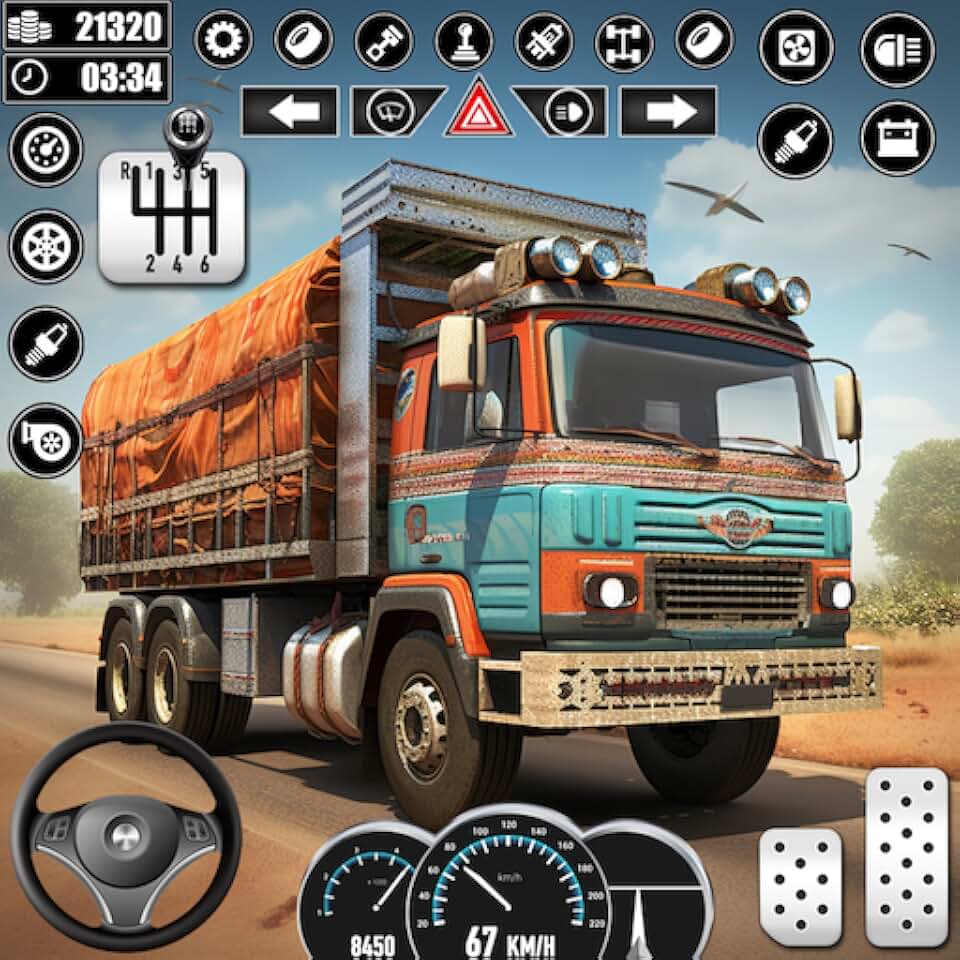Select the battery icon

point(897,139)
